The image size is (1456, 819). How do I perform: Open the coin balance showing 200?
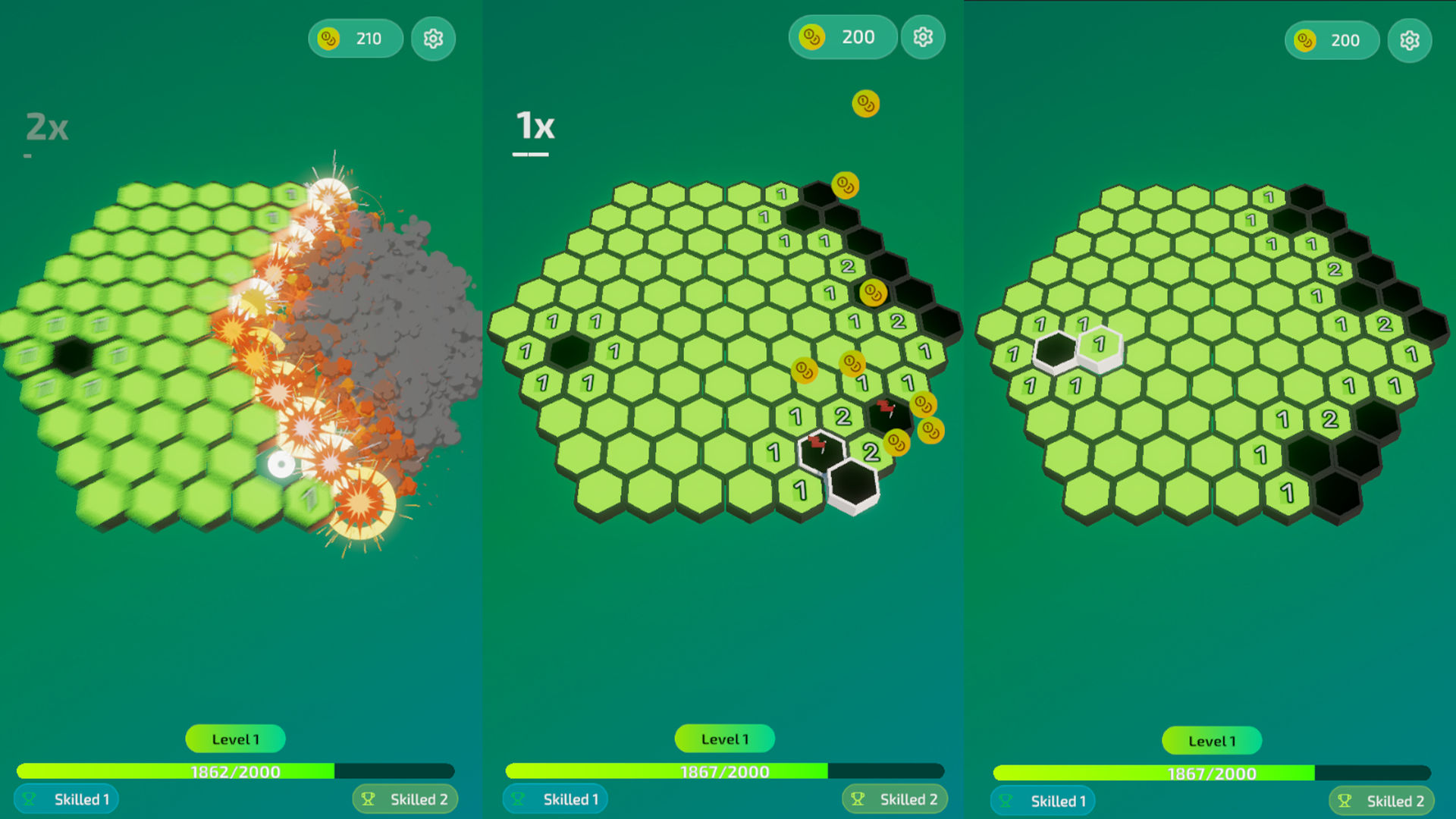842,36
